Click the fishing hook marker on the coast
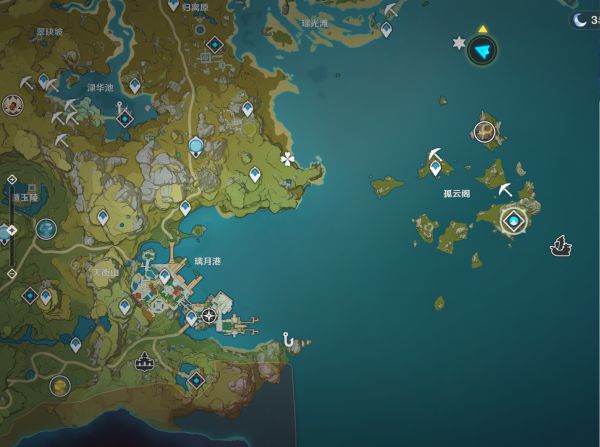Screen dimensions: 600x447 [290, 340]
